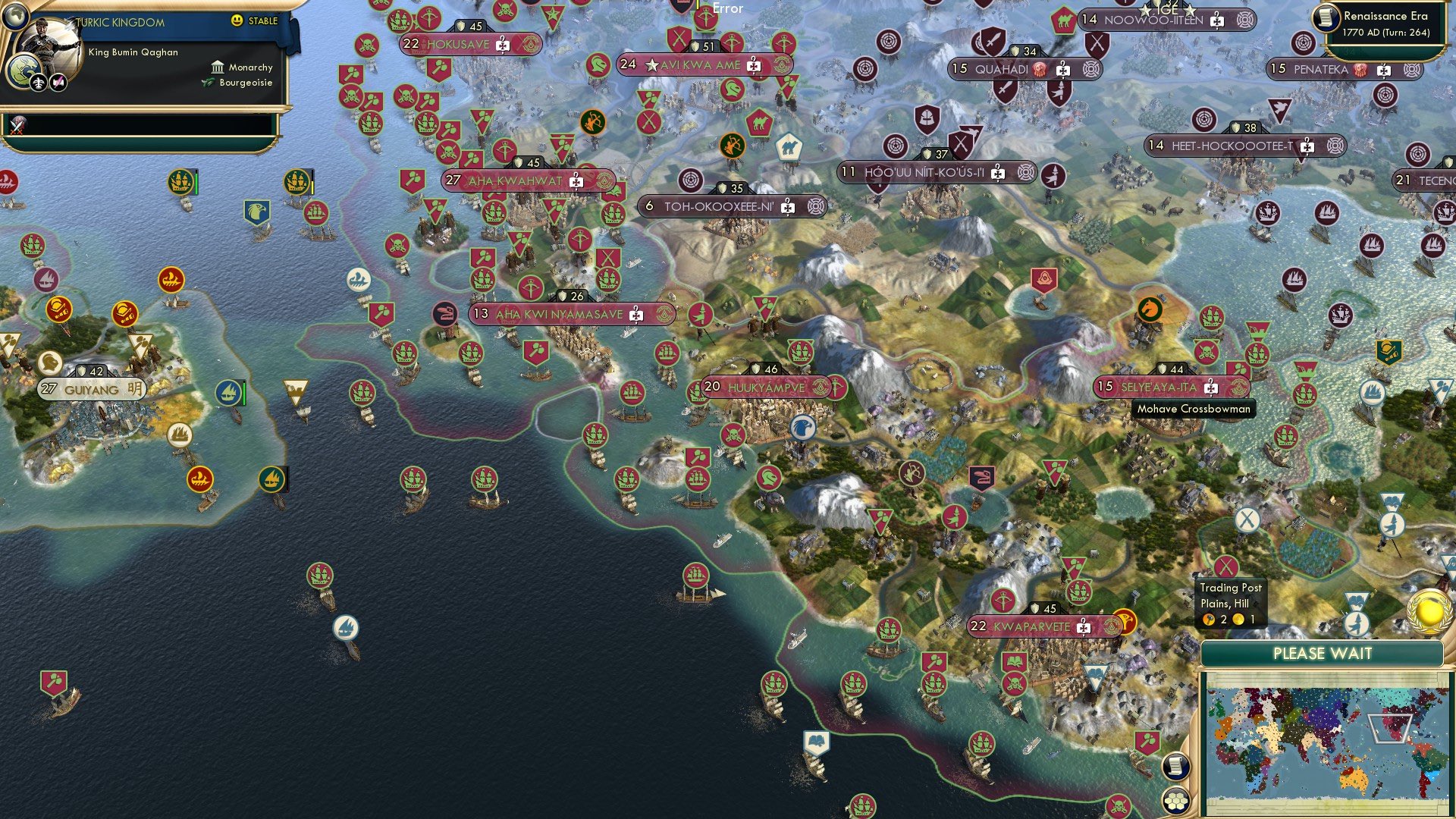Click the production icon on Hokusave banner
This screenshot has width=1456, height=819.
(x=503, y=45)
